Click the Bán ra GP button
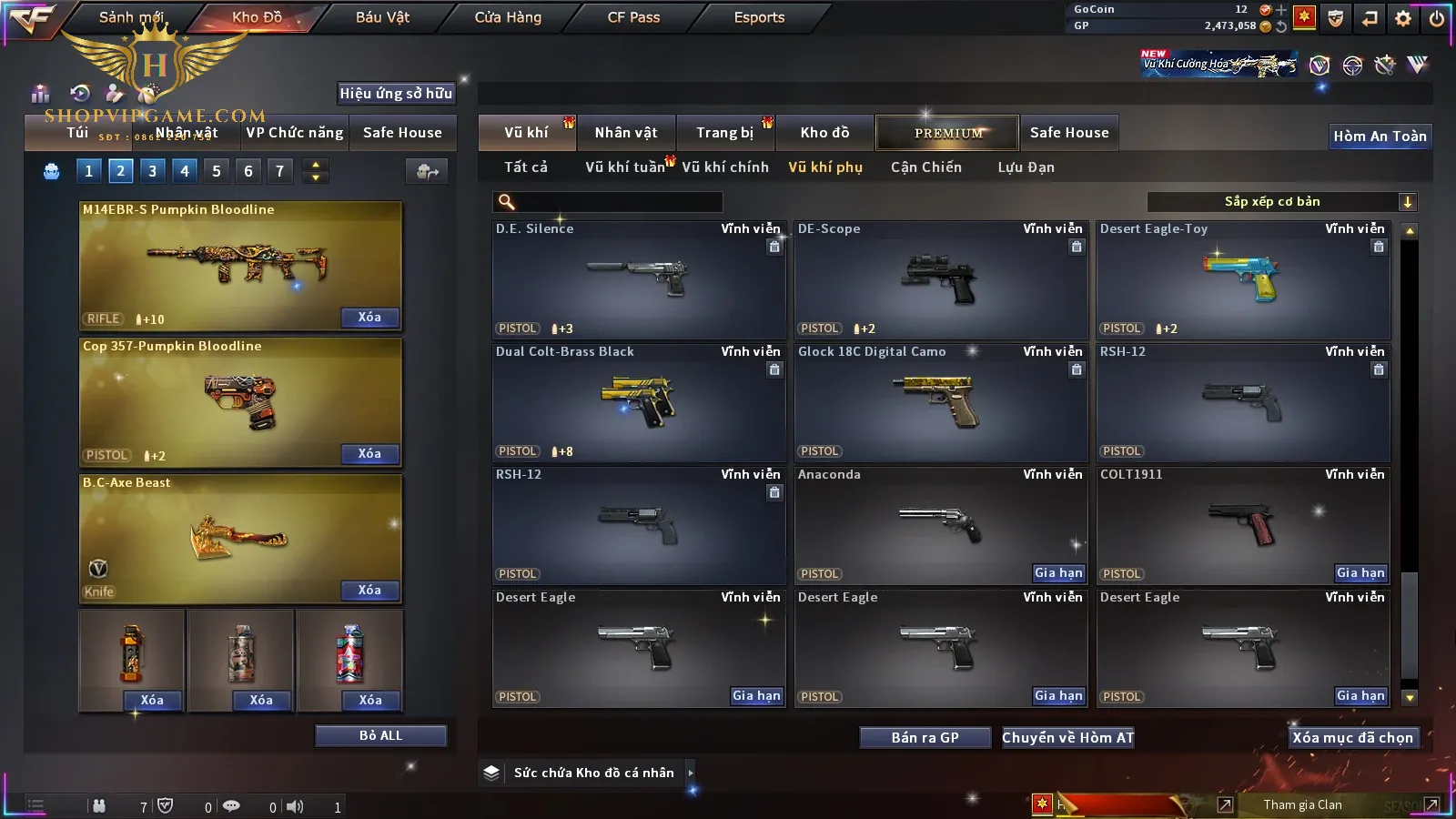Viewport: 1456px width, 819px height. (x=925, y=738)
